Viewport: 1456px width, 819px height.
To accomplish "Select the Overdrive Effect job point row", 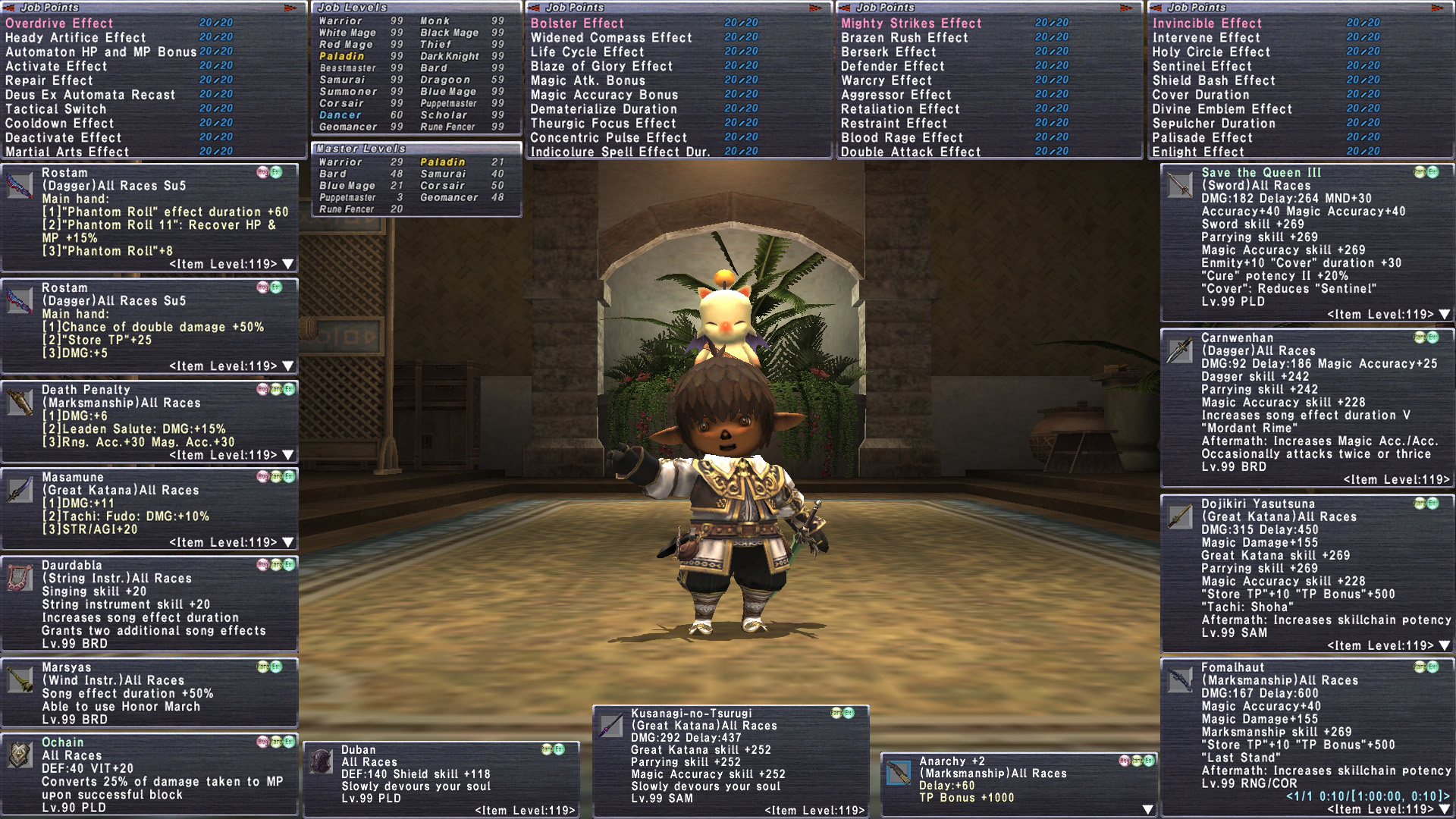I will coord(59,24).
